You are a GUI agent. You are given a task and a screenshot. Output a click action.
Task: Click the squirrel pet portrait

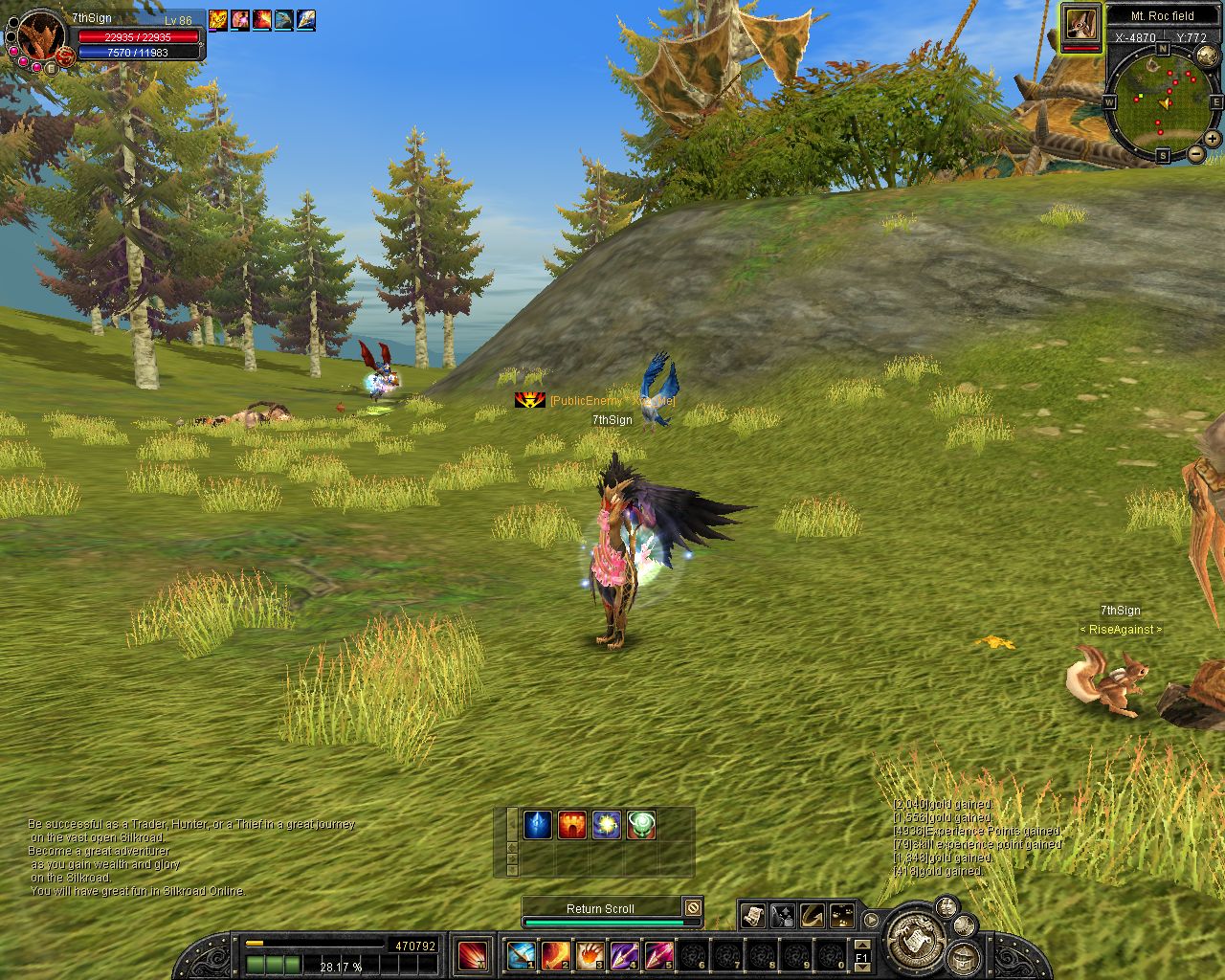point(1081,24)
